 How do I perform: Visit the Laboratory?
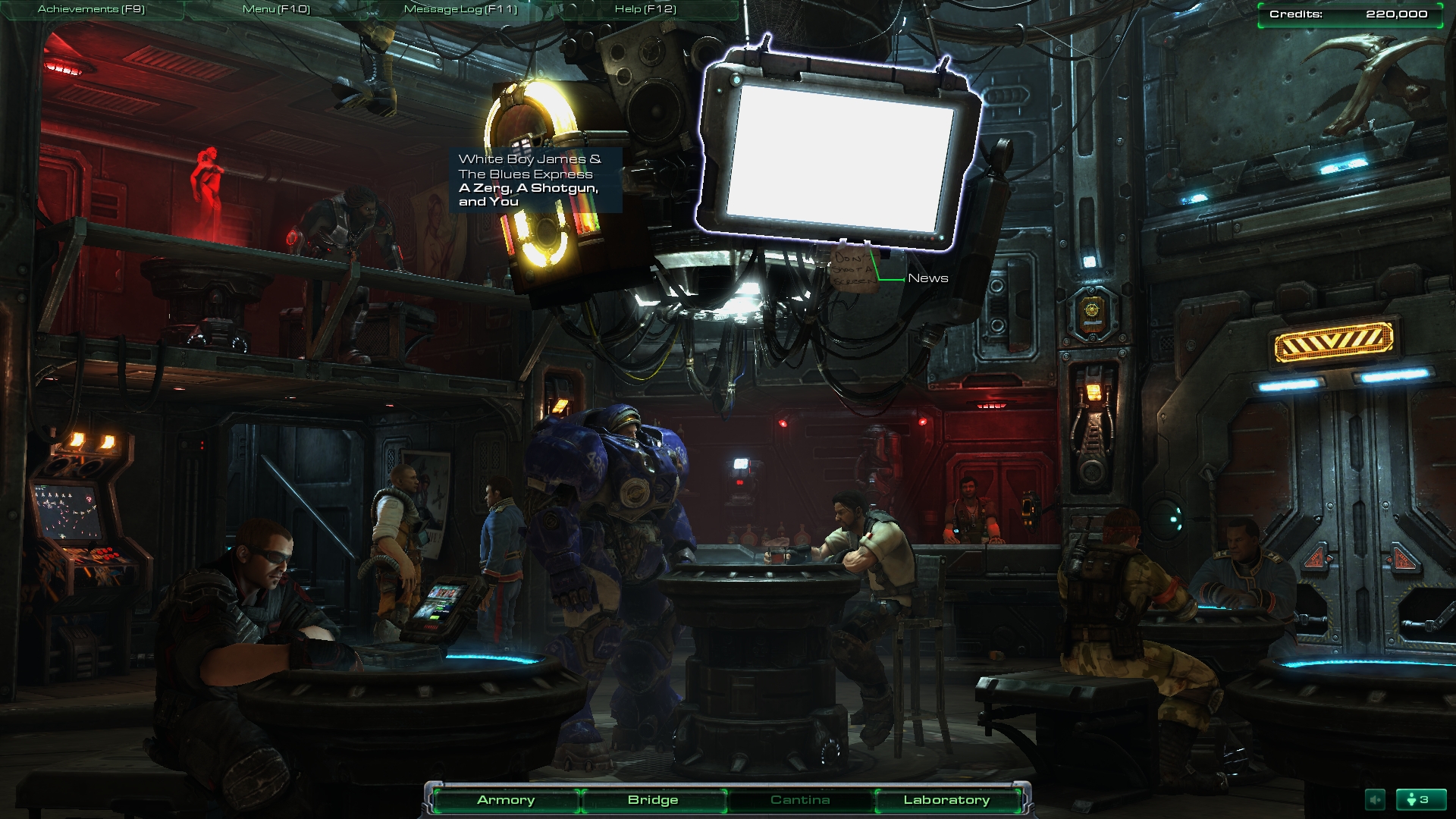(946, 800)
